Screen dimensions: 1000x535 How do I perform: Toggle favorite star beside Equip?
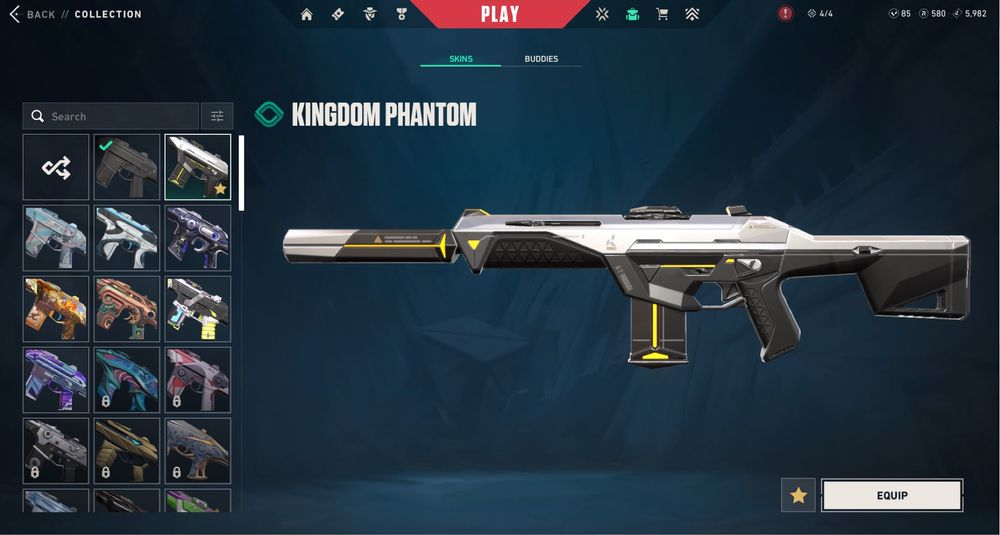(798, 495)
